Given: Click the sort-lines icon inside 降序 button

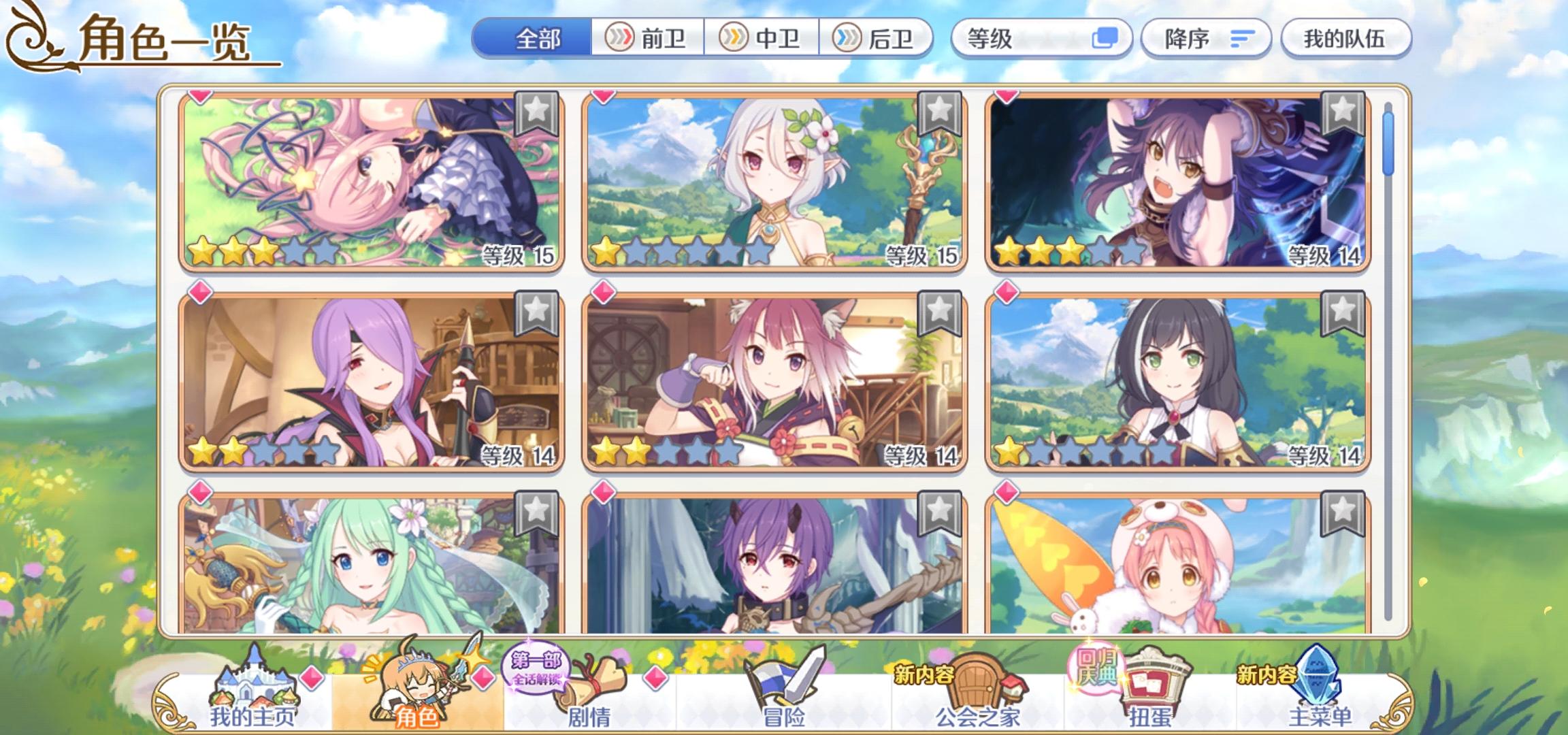Looking at the screenshot, I should click(x=1243, y=39).
